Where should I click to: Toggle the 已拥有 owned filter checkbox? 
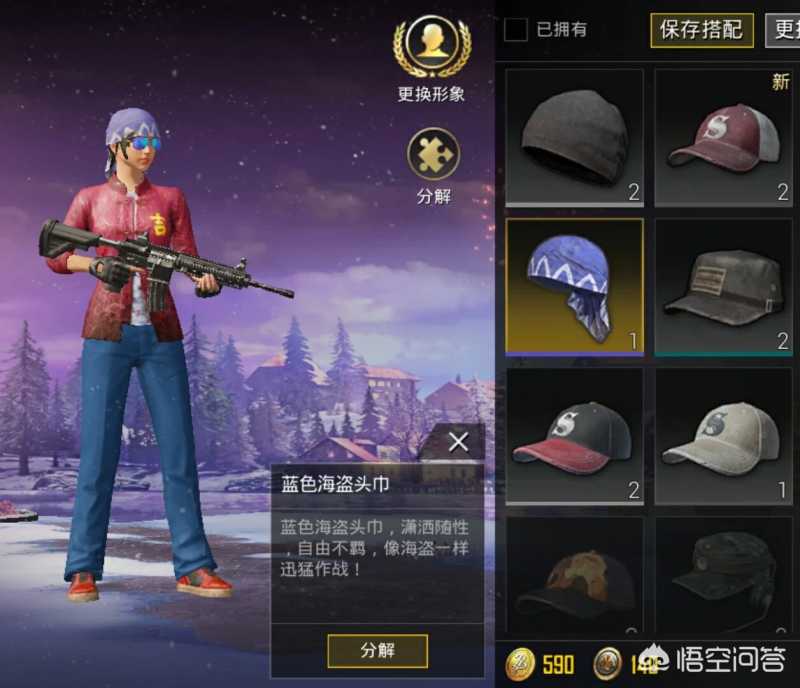pyautogui.click(x=516, y=29)
